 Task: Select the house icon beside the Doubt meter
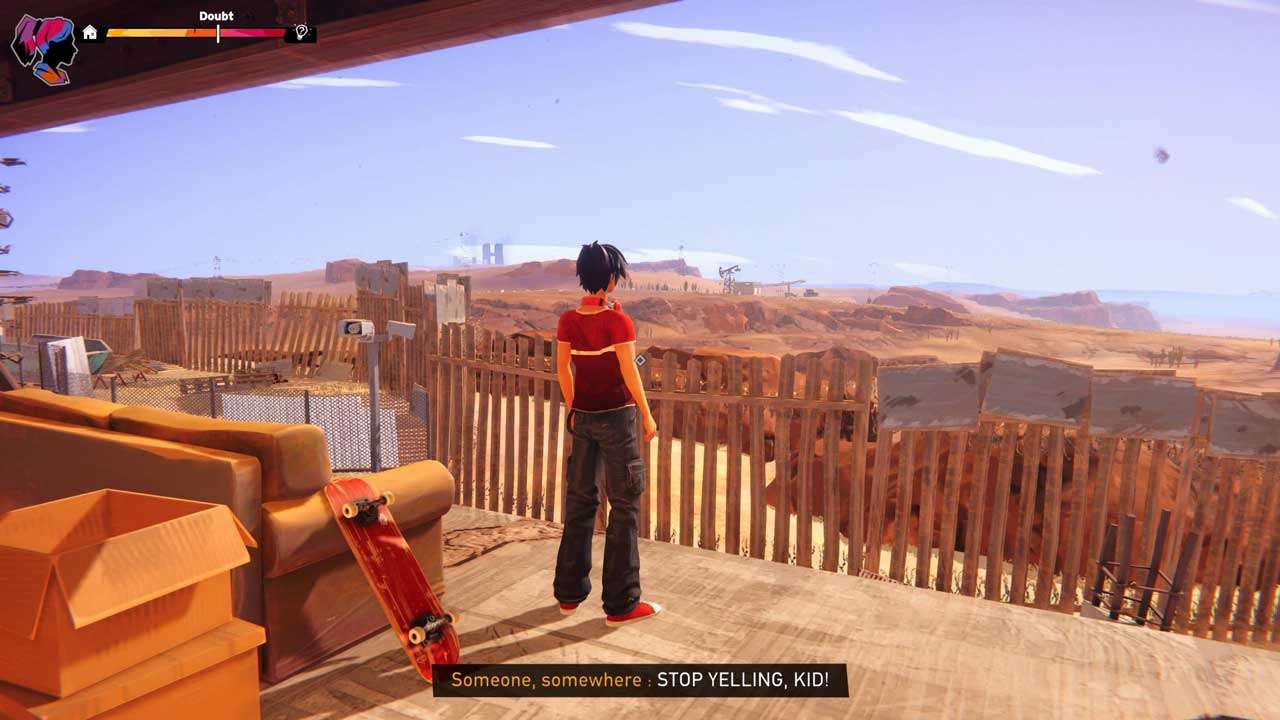coord(90,33)
